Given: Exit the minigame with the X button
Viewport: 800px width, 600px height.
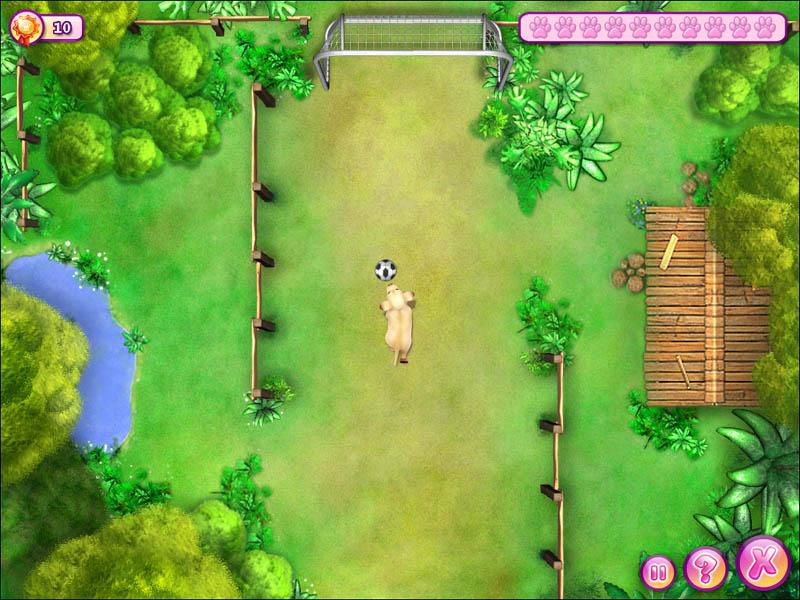Looking at the screenshot, I should (x=763, y=562).
